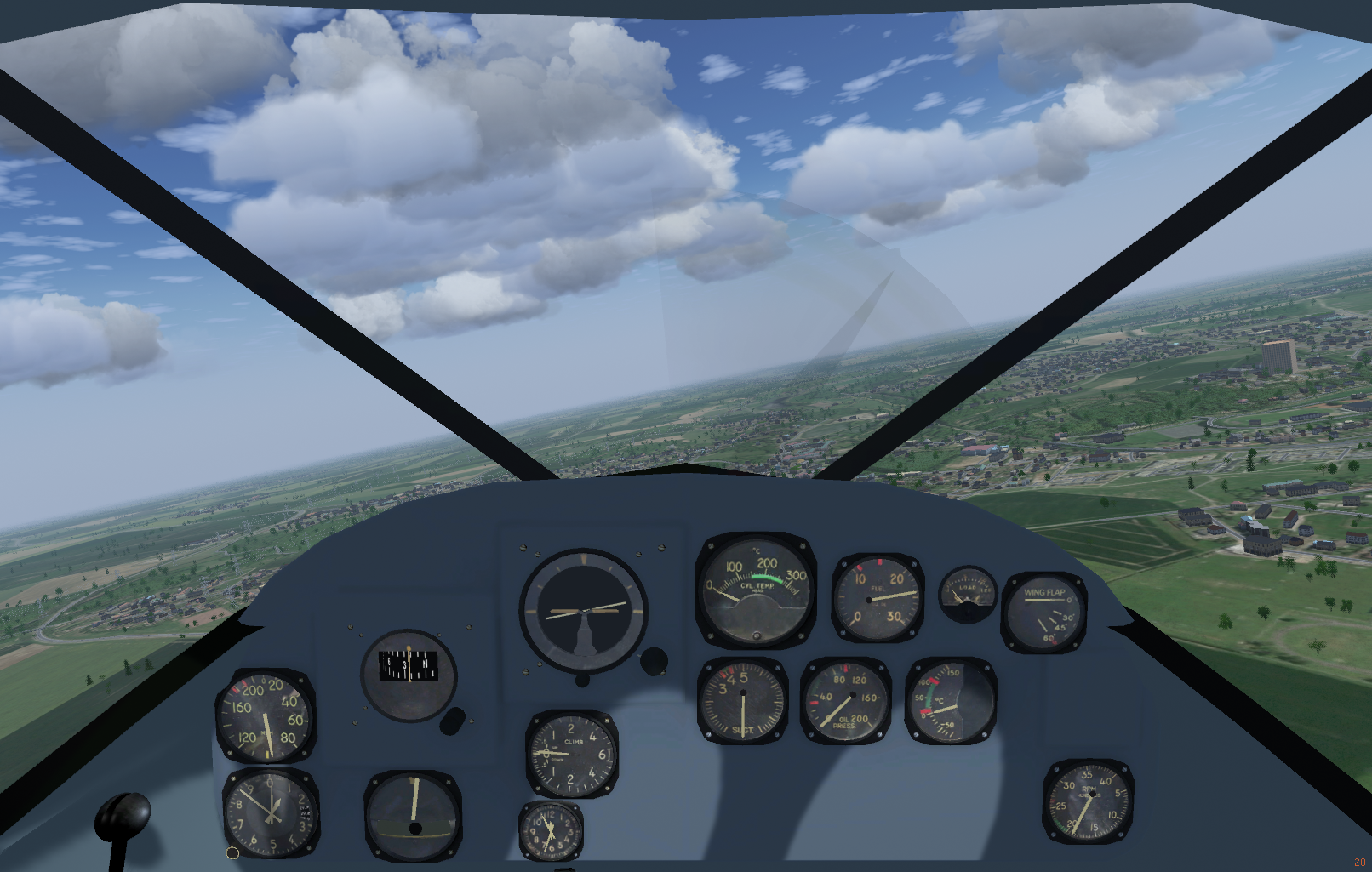Turn the heading gyro's black adjustment knob
This screenshot has width=1372, height=872.
(x=453, y=721)
